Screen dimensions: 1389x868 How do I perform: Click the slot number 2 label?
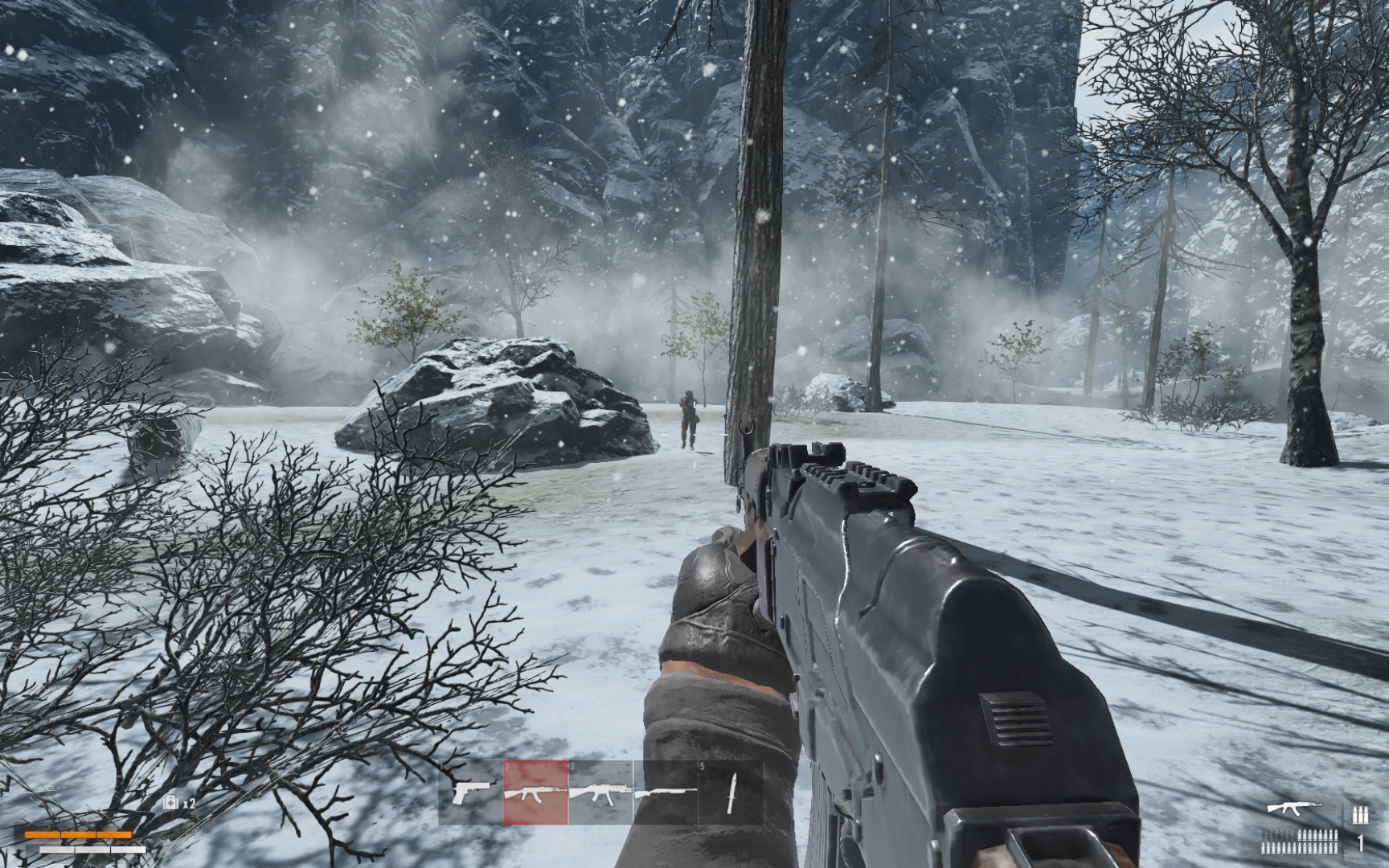[506, 764]
